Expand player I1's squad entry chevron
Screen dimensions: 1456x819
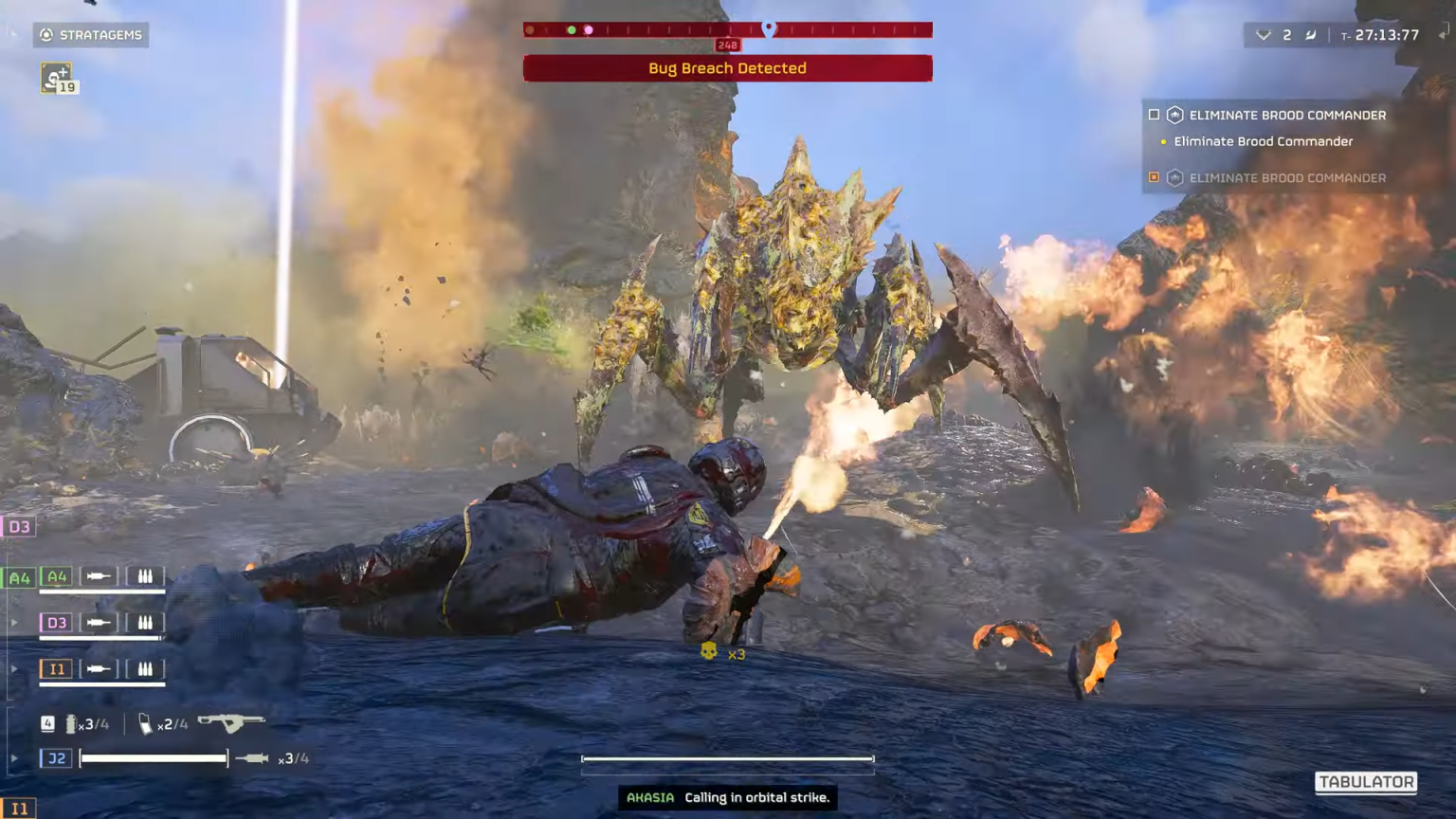[13, 668]
